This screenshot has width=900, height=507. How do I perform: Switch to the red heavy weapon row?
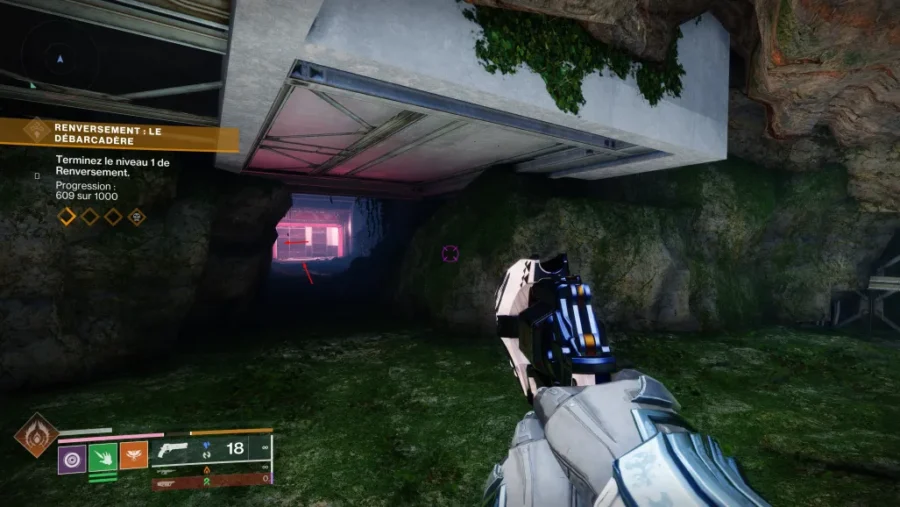[211, 481]
